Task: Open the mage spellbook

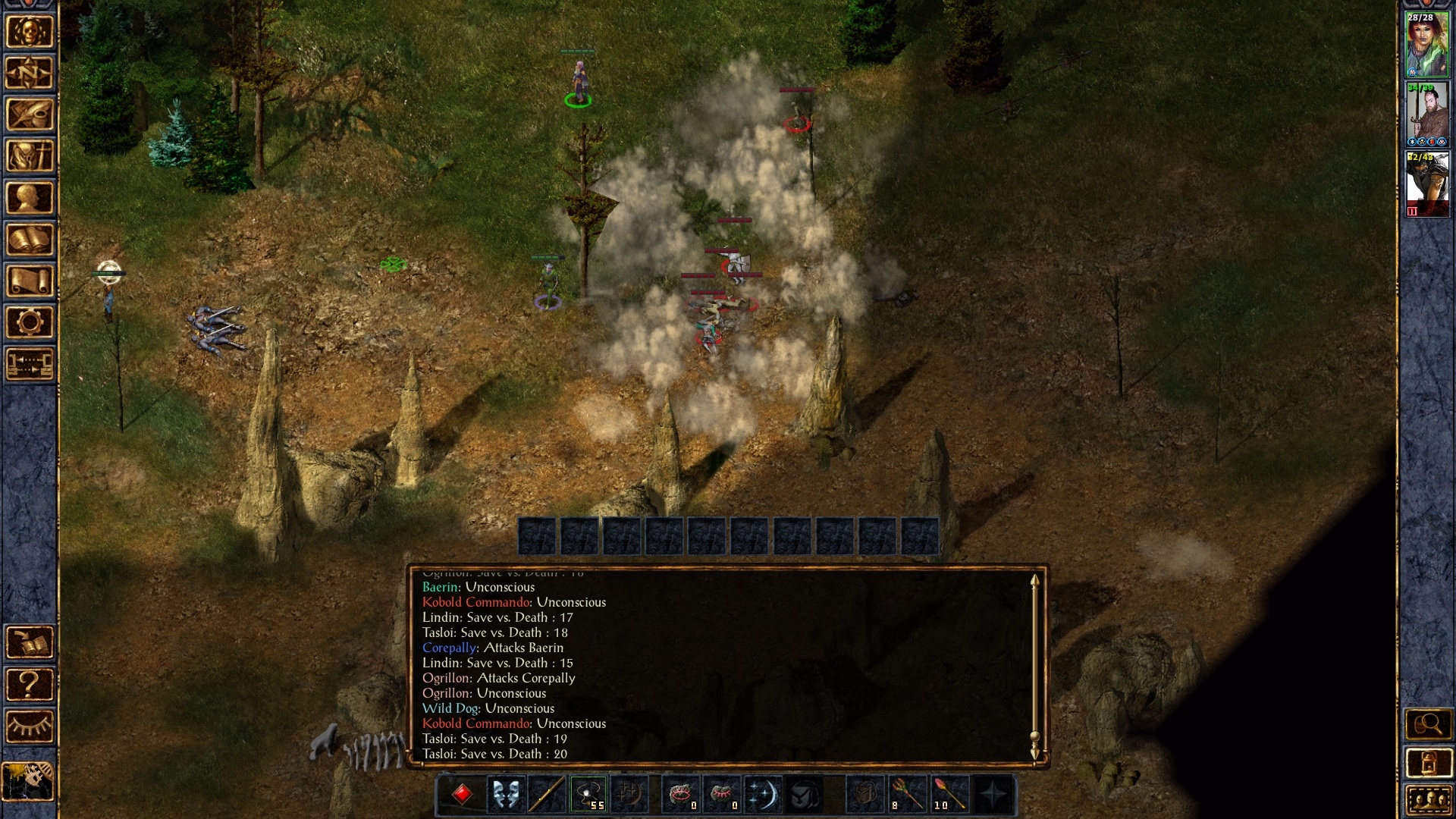Action: 30,240
